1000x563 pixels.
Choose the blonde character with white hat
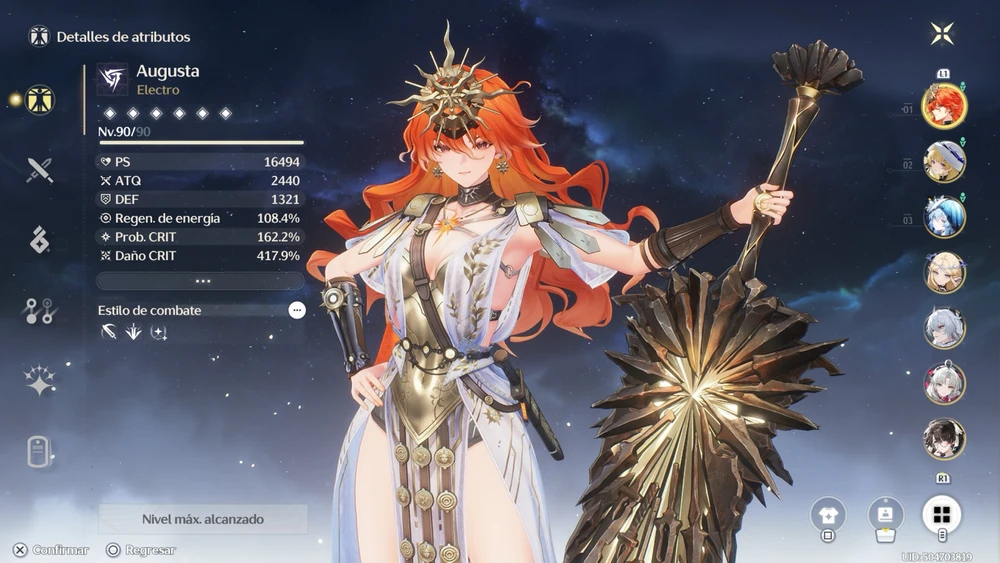pyautogui.click(x=943, y=163)
